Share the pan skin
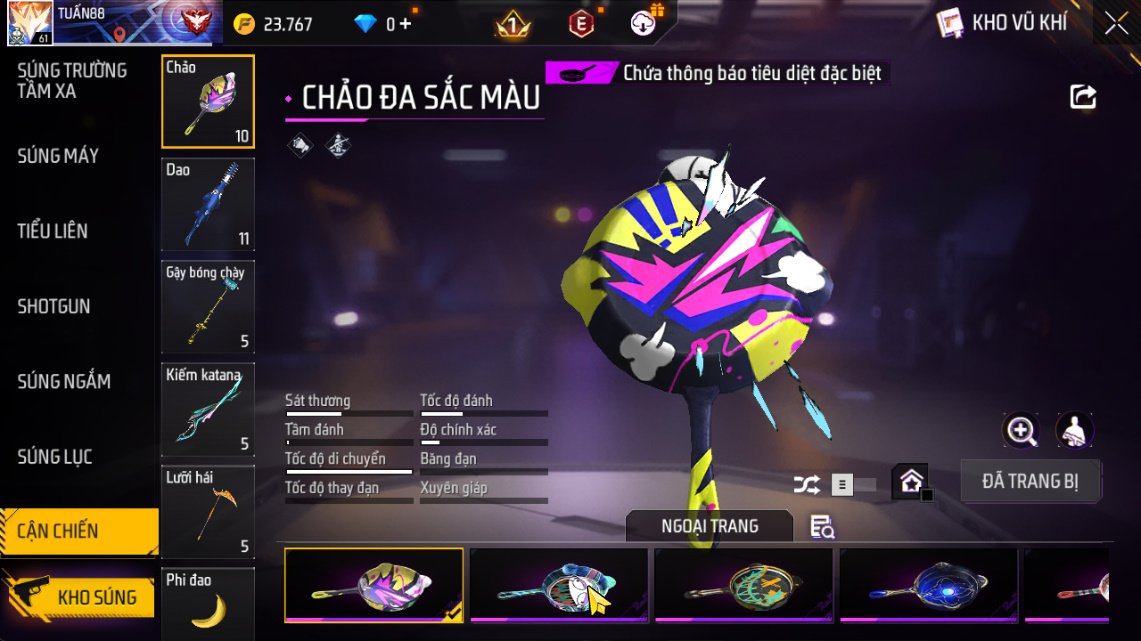The width and height of the screenshot is (1141, 641). click(x=1083, y=97)
